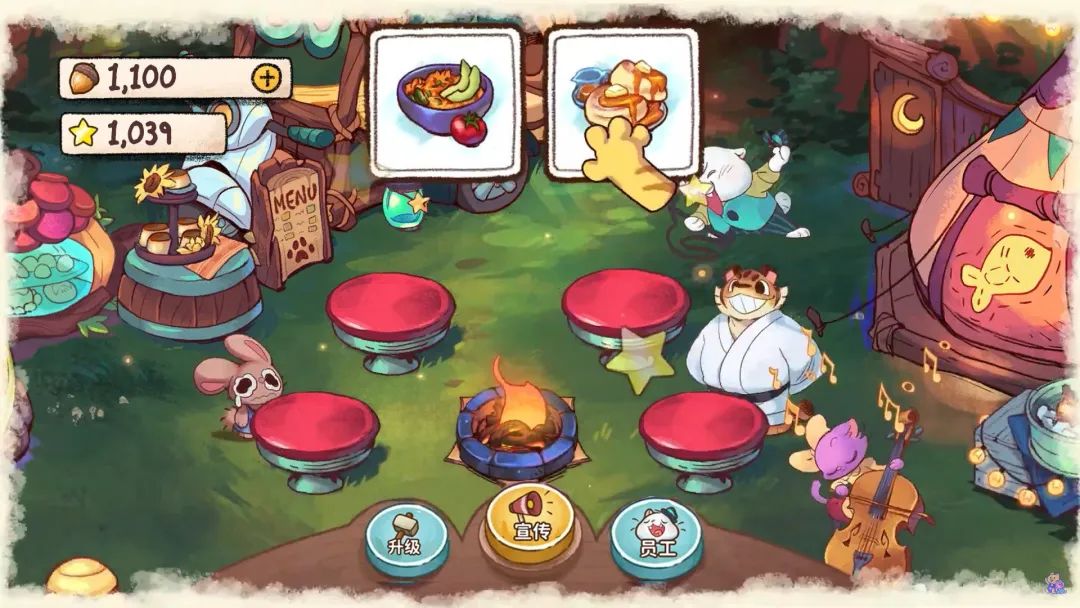Select the avocado salad bowl order card
This screenshot has width=1080, height=608.
[x=446, y=103]
